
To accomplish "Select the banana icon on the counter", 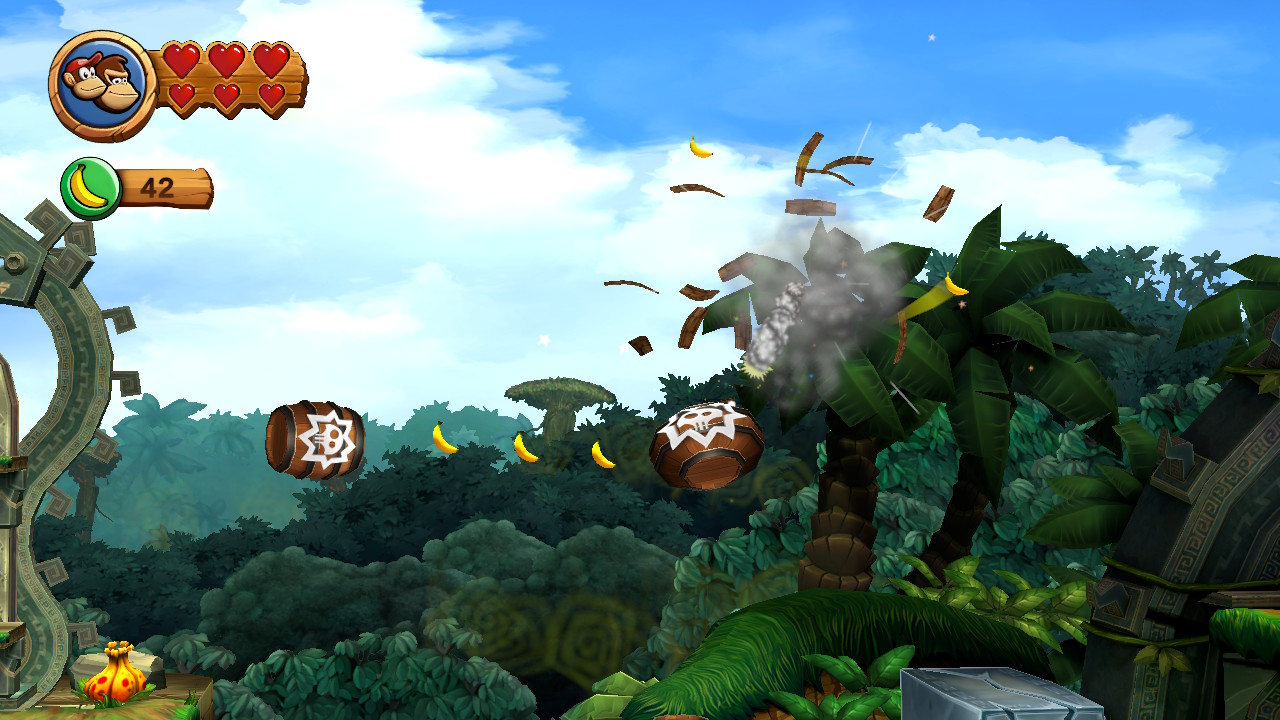I will click(89, 183).
